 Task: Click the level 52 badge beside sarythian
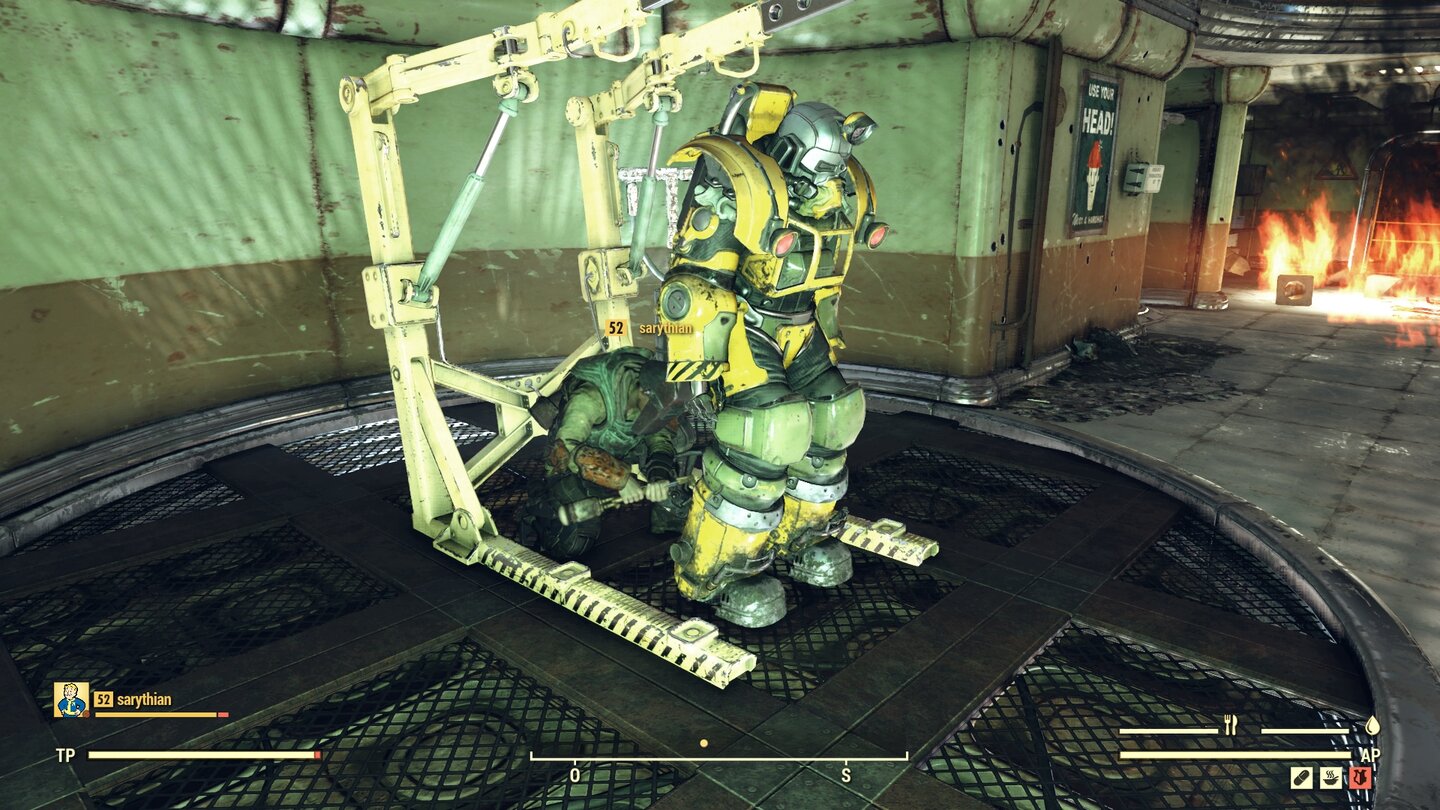pyautogui.click(x=103, y=701)
